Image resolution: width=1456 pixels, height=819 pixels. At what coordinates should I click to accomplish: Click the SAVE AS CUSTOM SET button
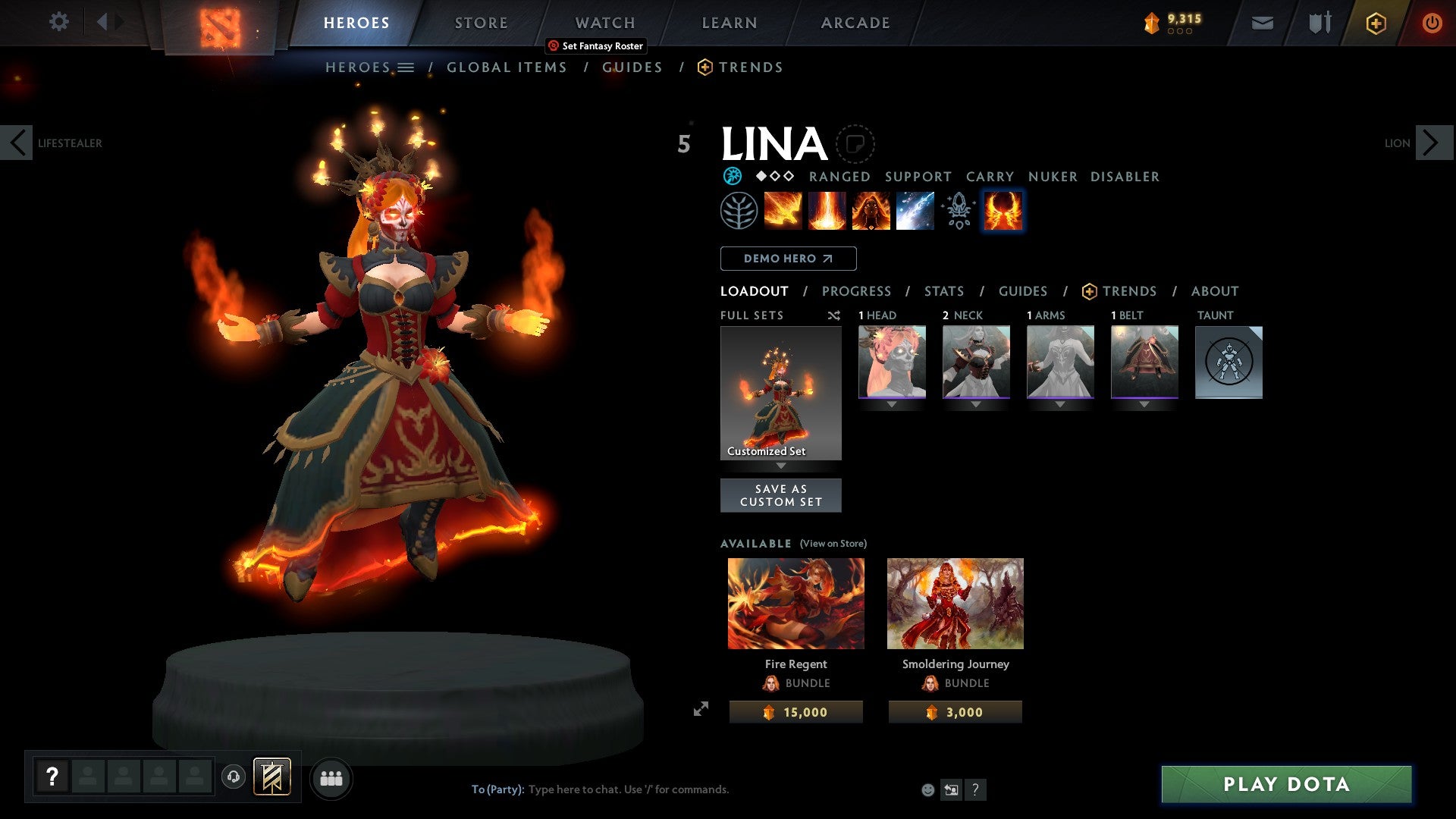781,495
